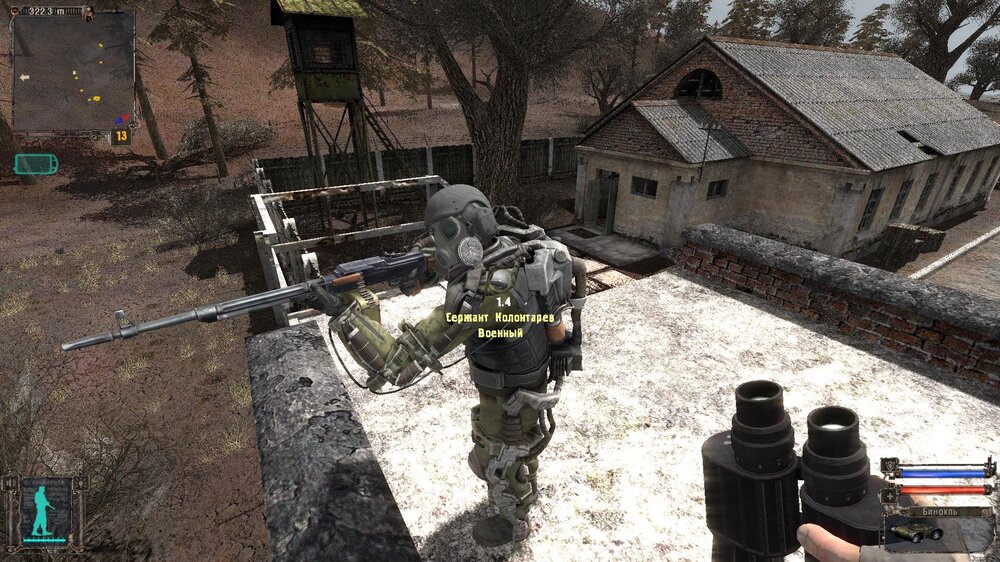Click the blue-red player arrow on minimap

coord(123,119)
